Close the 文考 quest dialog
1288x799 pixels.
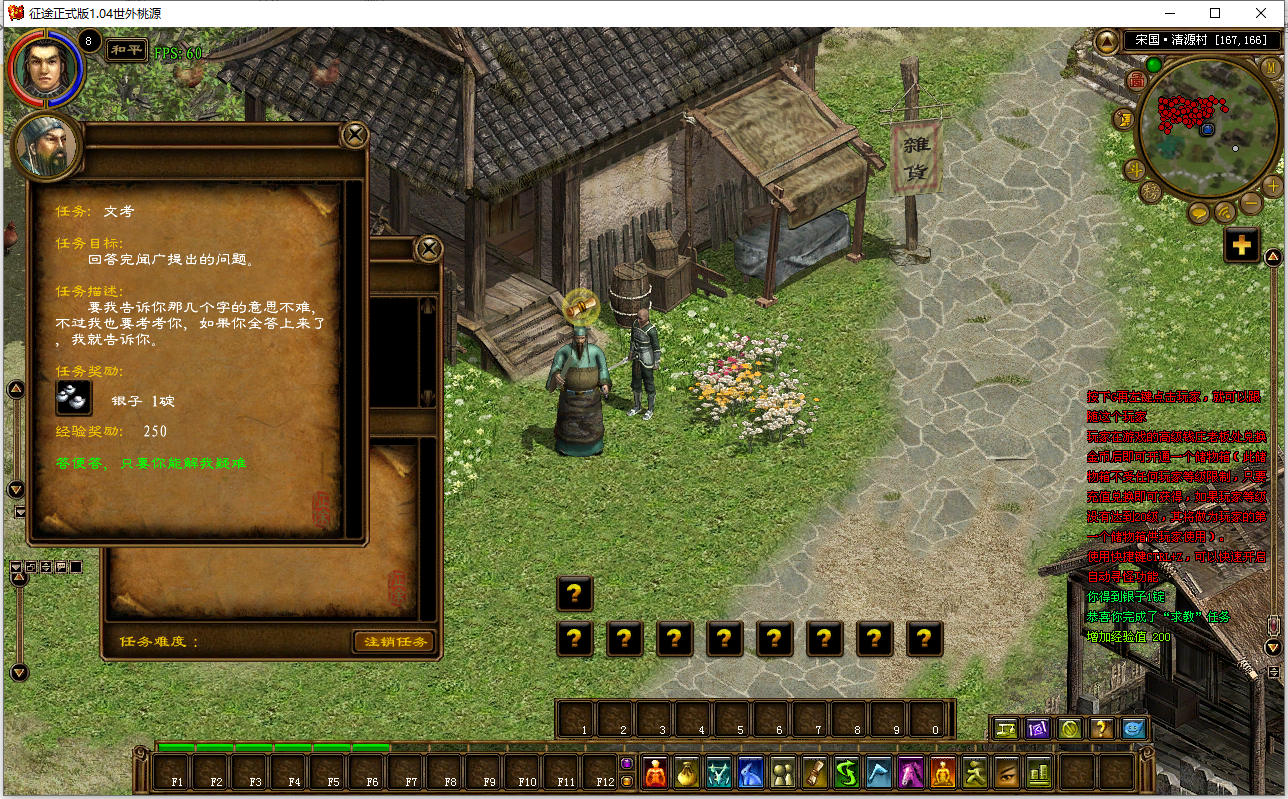(x=355, y=135)
